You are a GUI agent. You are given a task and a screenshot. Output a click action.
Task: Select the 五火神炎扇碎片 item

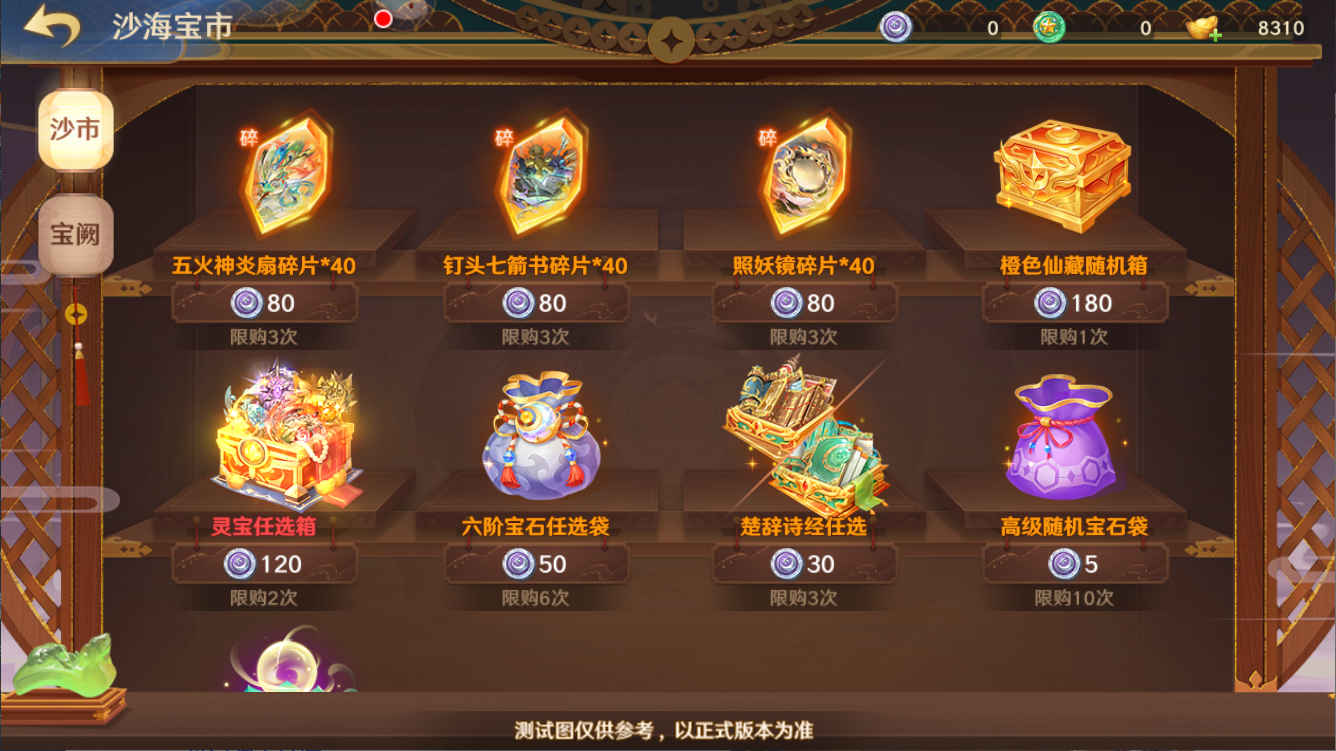pos(287,172)
